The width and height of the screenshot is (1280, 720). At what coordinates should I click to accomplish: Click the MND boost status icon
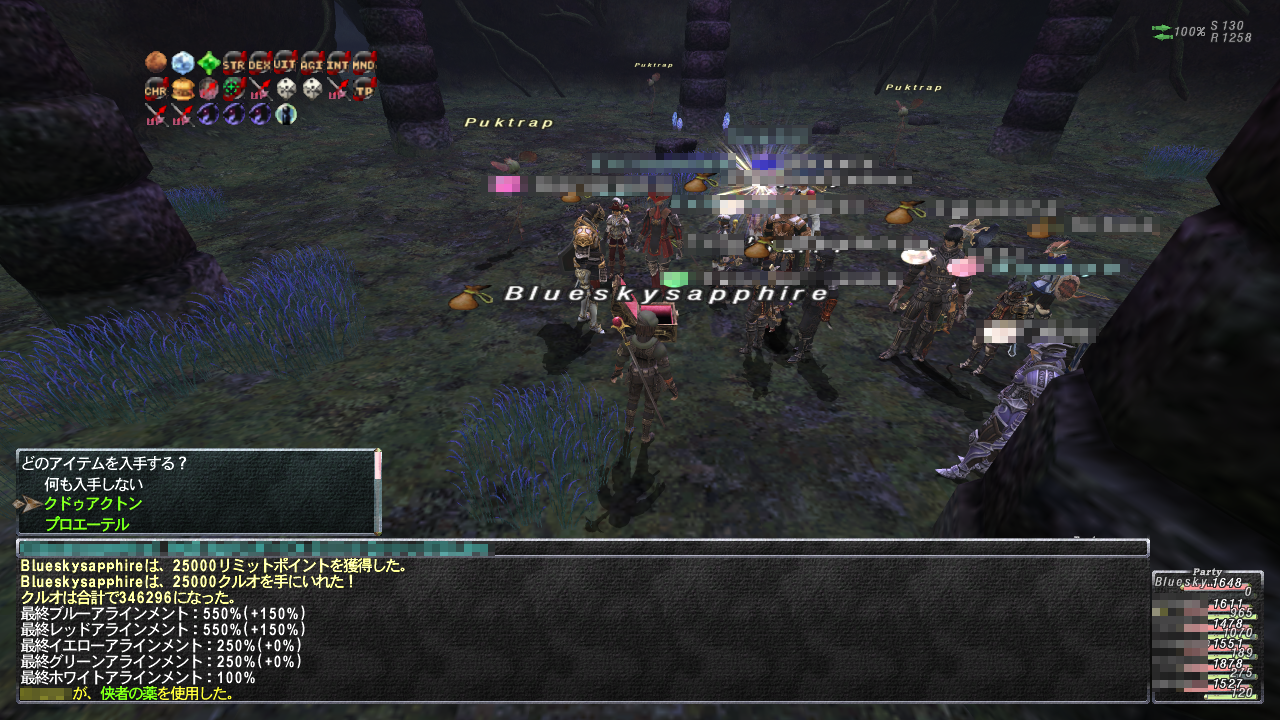point(364,63)
